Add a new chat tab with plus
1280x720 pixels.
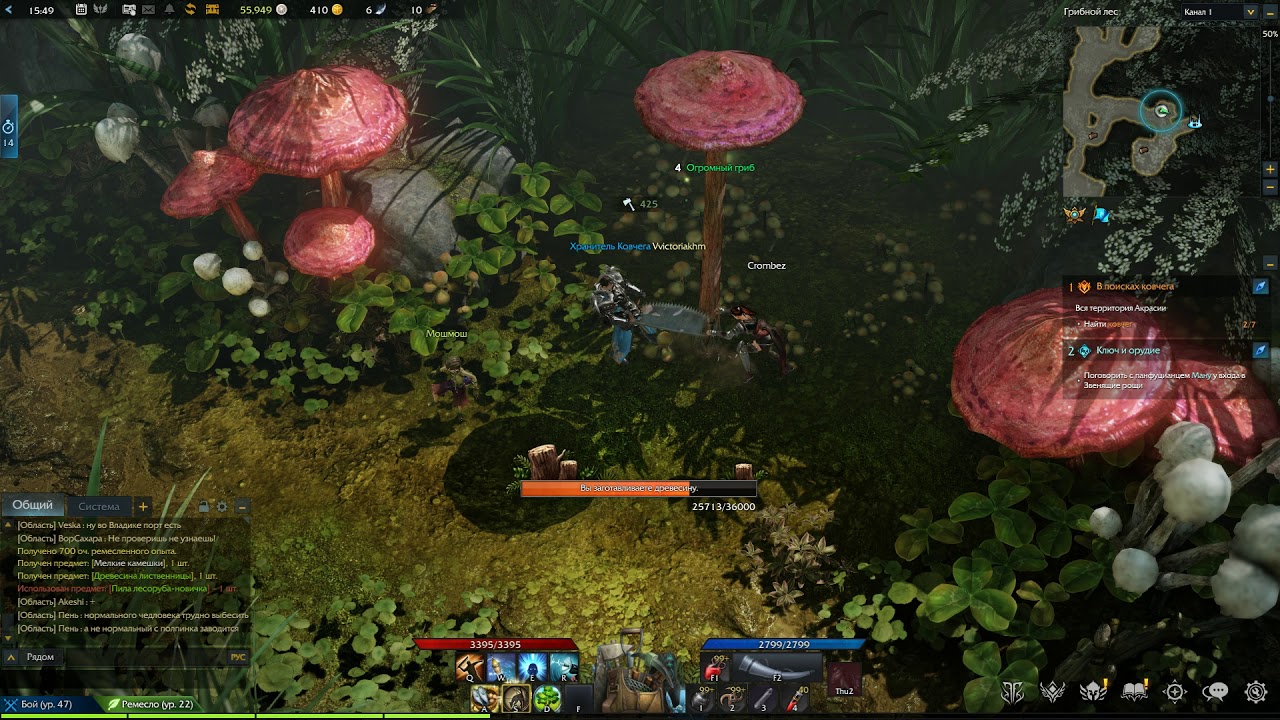(143, 507)
